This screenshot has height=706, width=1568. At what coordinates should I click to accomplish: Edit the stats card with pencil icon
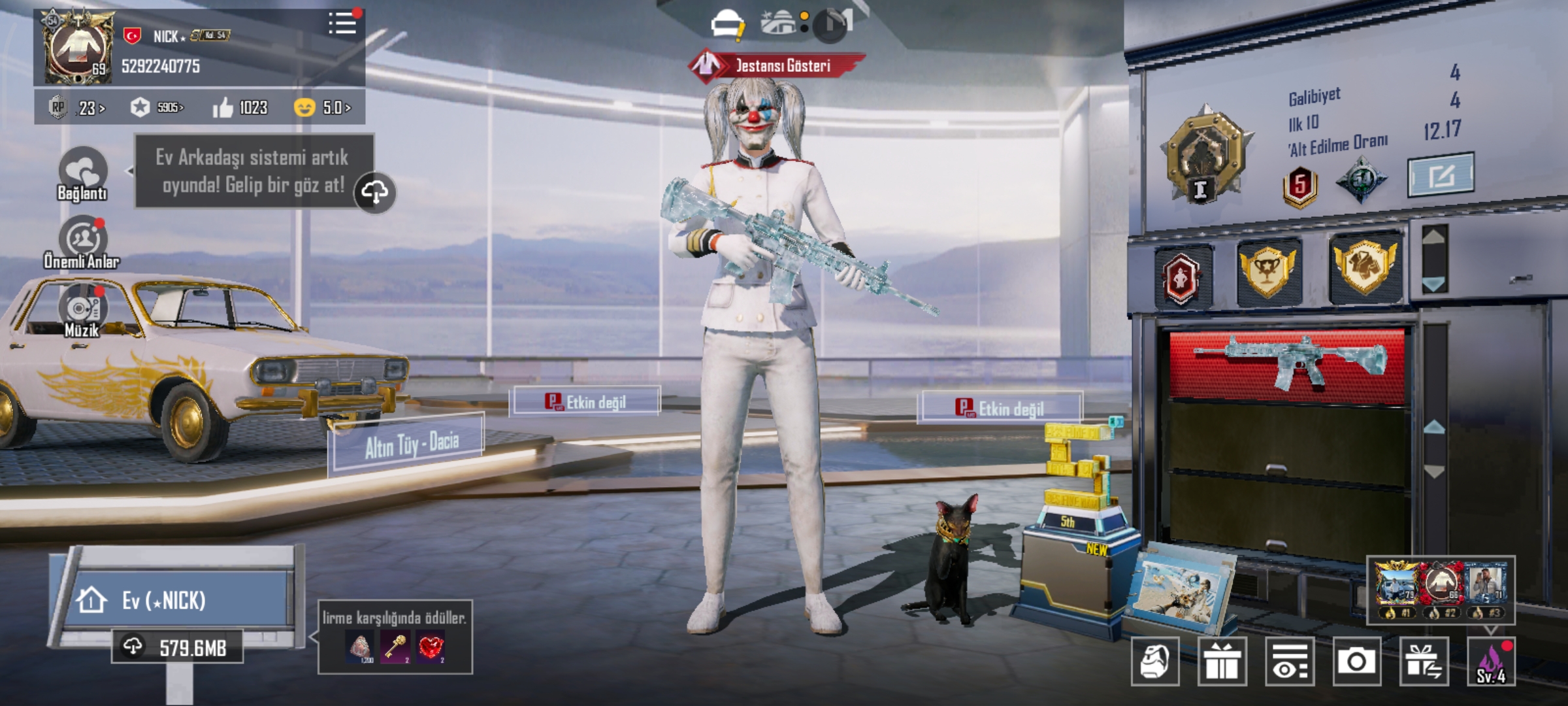click(1441, 175)
